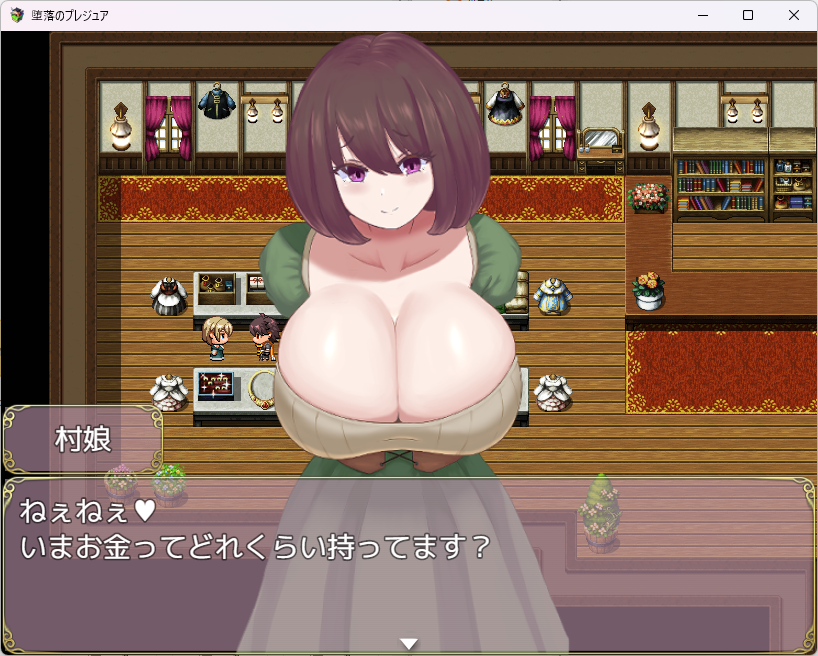The width and height of the screenshot is (818, 656).
Task: Click the dialogue message box text
Action: click(x=256, y=530)
